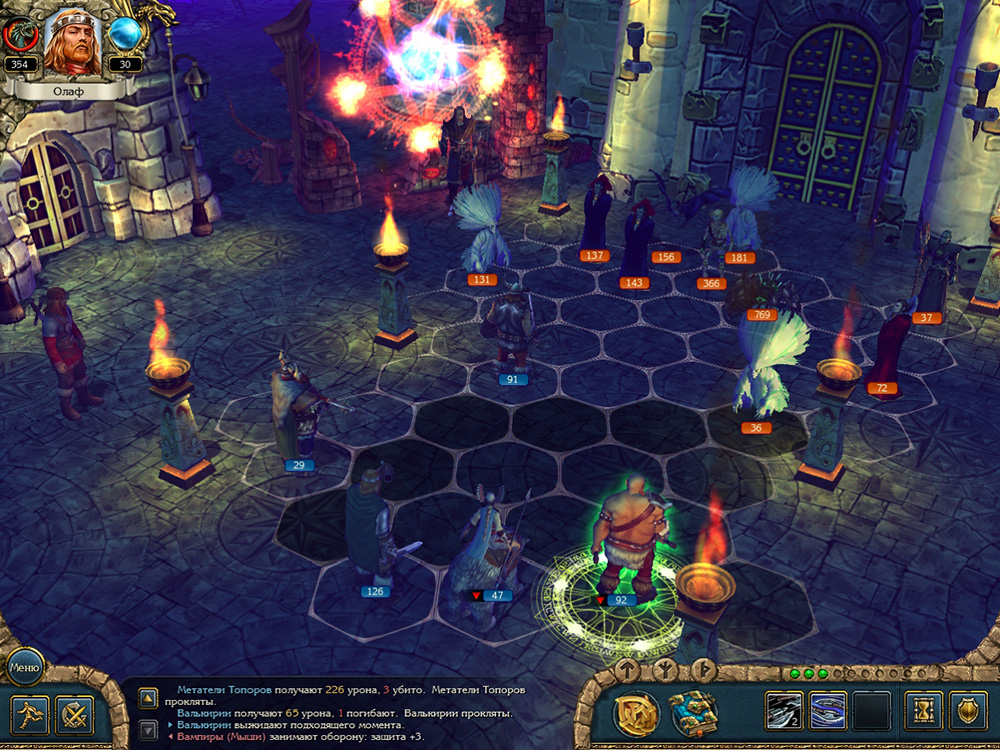Click the combat log down arrow button

147,730
